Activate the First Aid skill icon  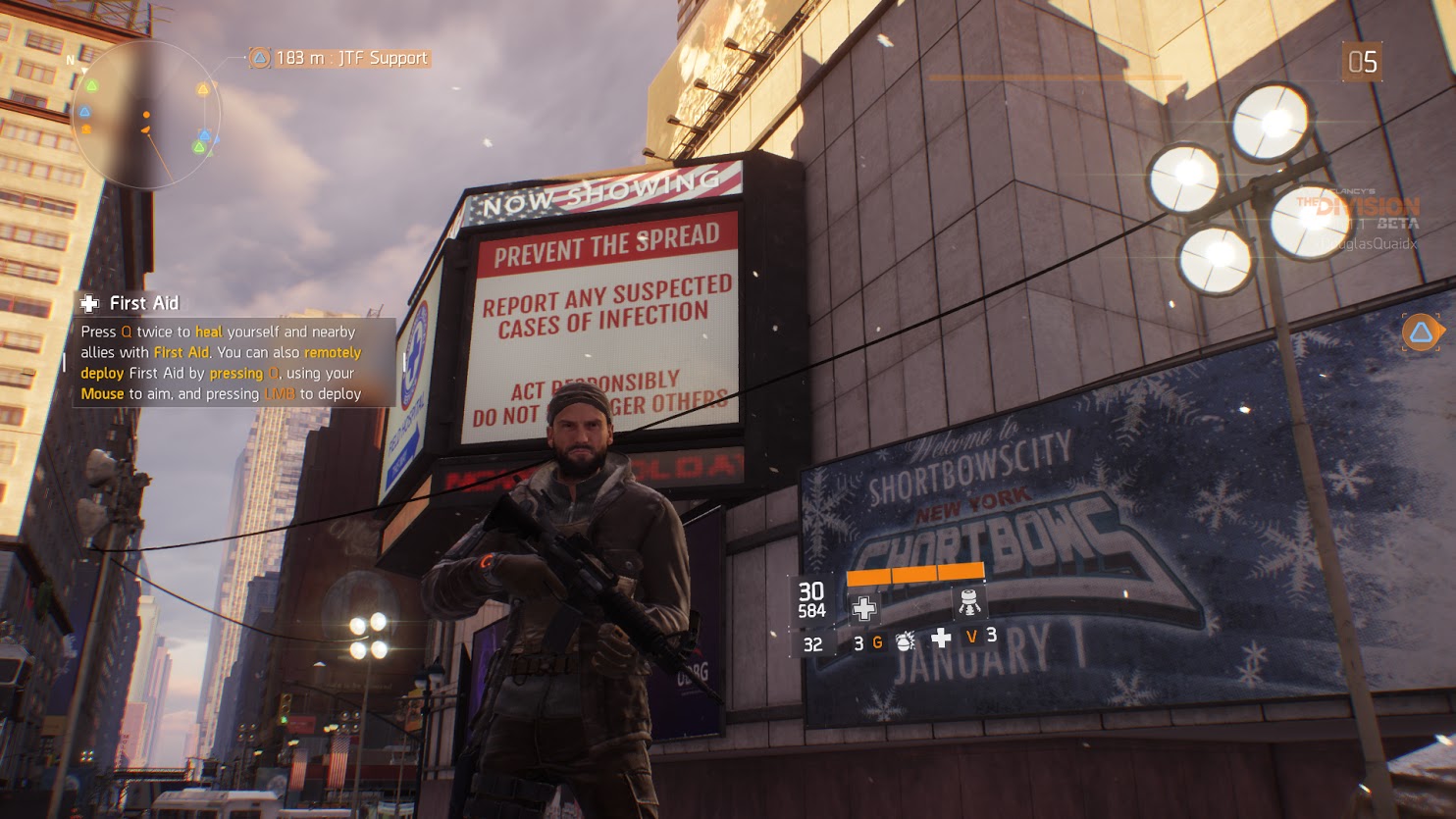[x=864, y=608]
